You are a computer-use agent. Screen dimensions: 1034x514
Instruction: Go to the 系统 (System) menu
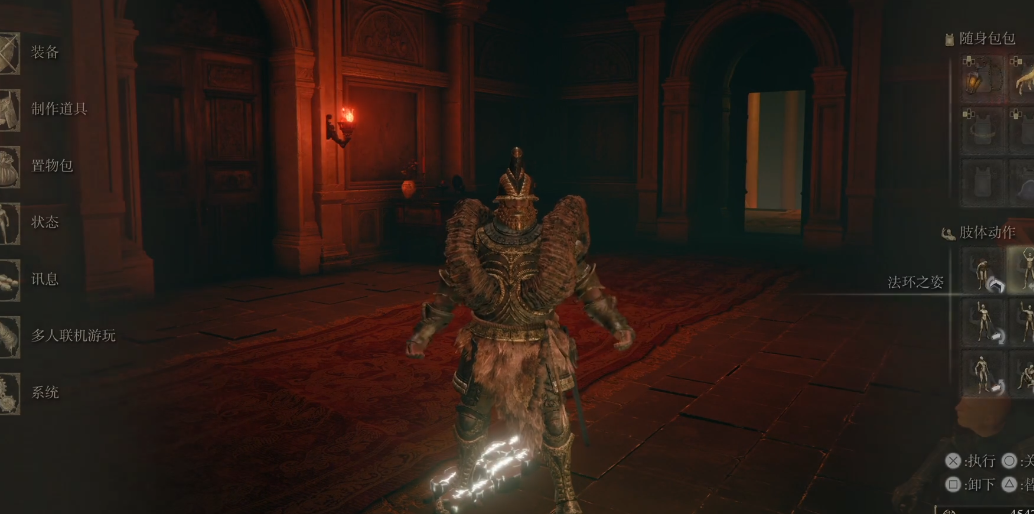[45, 392]
